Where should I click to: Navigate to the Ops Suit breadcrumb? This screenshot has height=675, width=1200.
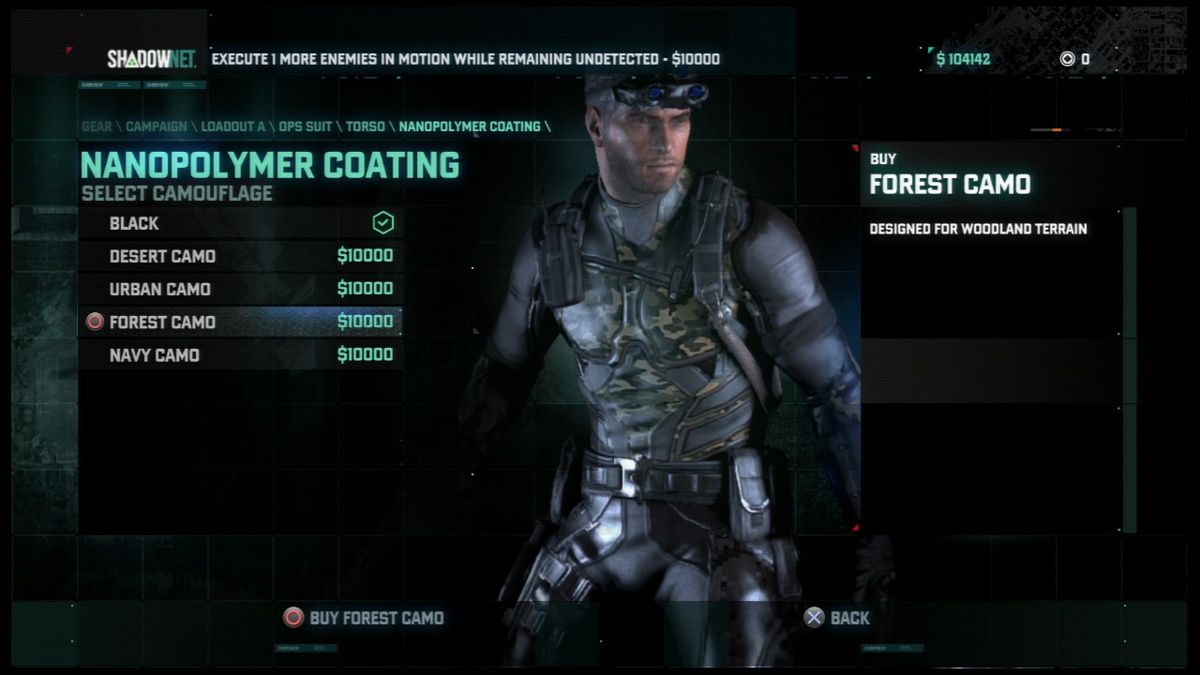point(305,127)
